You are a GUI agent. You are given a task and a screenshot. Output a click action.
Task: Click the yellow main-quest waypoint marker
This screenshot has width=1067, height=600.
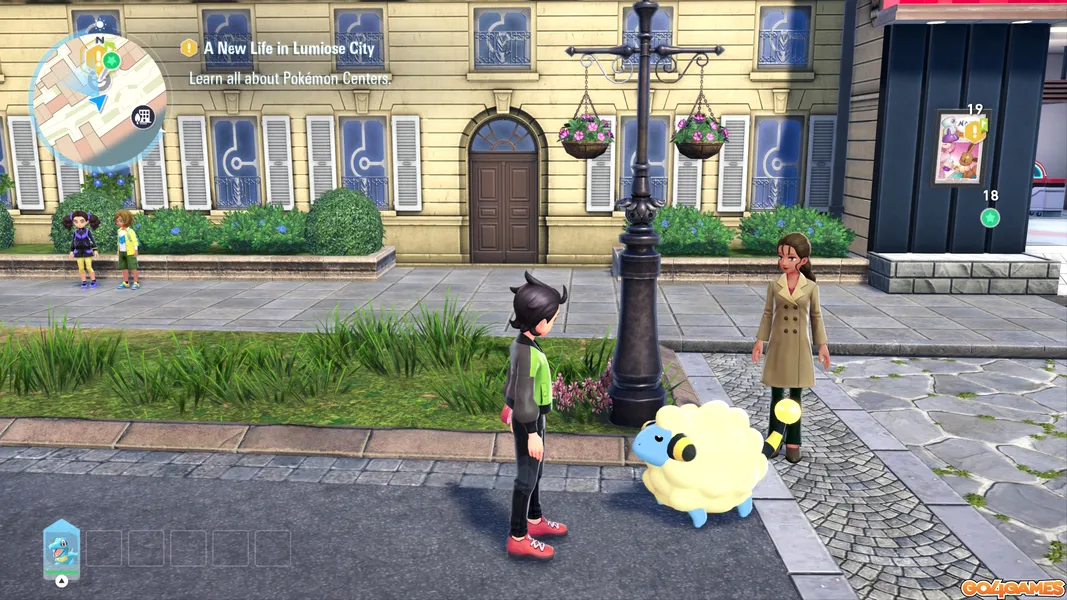(972, 132)
